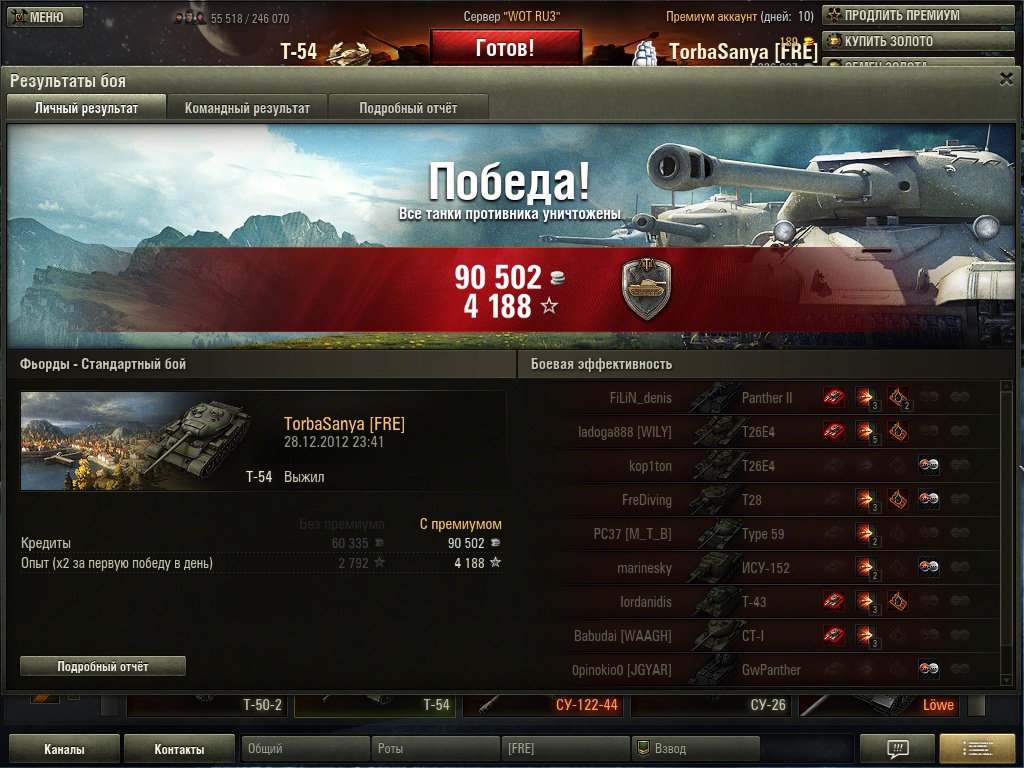Choose the Löwe tank in the carousel

tap(880, 705)
